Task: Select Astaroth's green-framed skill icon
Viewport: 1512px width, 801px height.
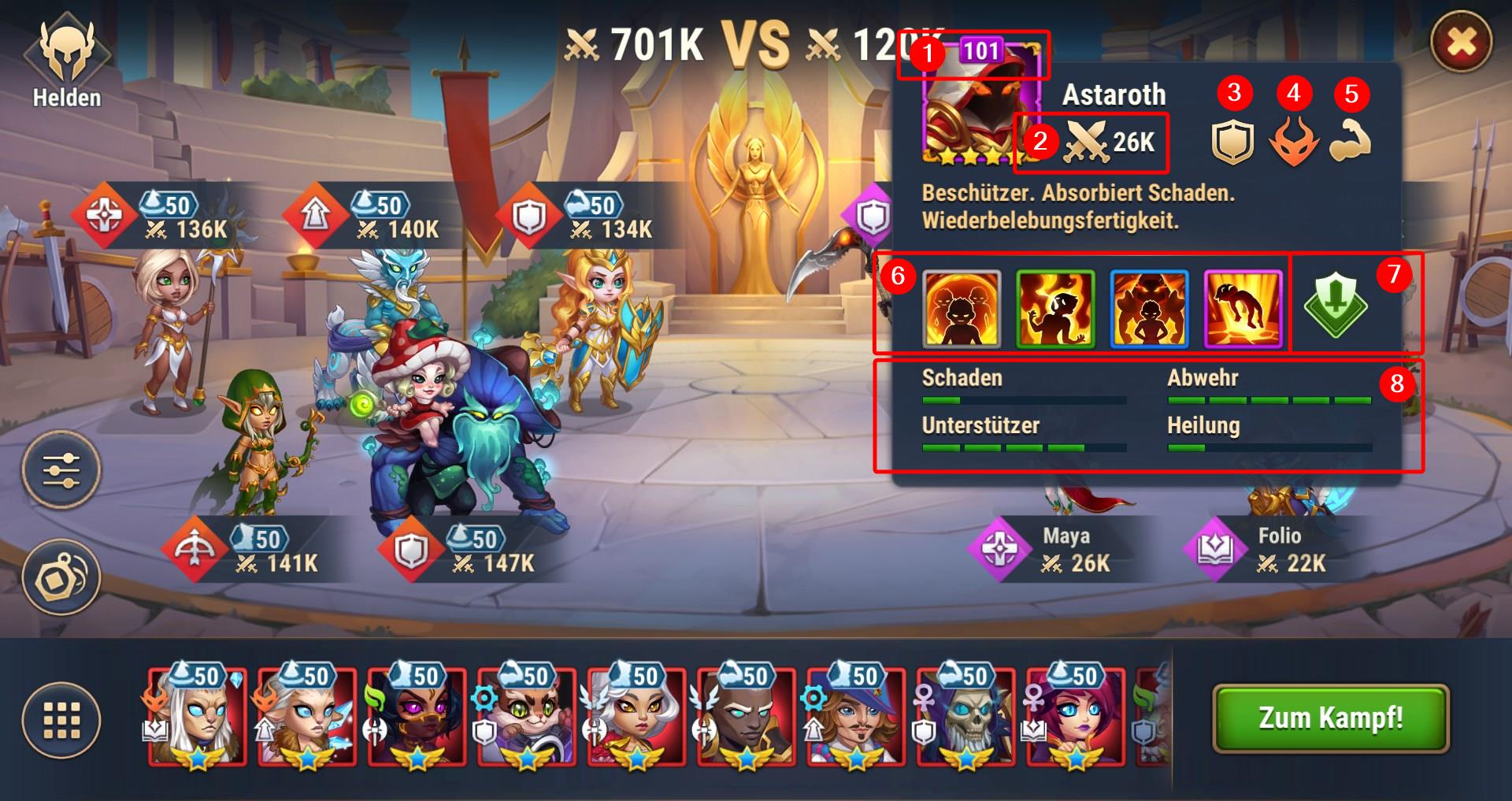Action: coord(1055,309)
